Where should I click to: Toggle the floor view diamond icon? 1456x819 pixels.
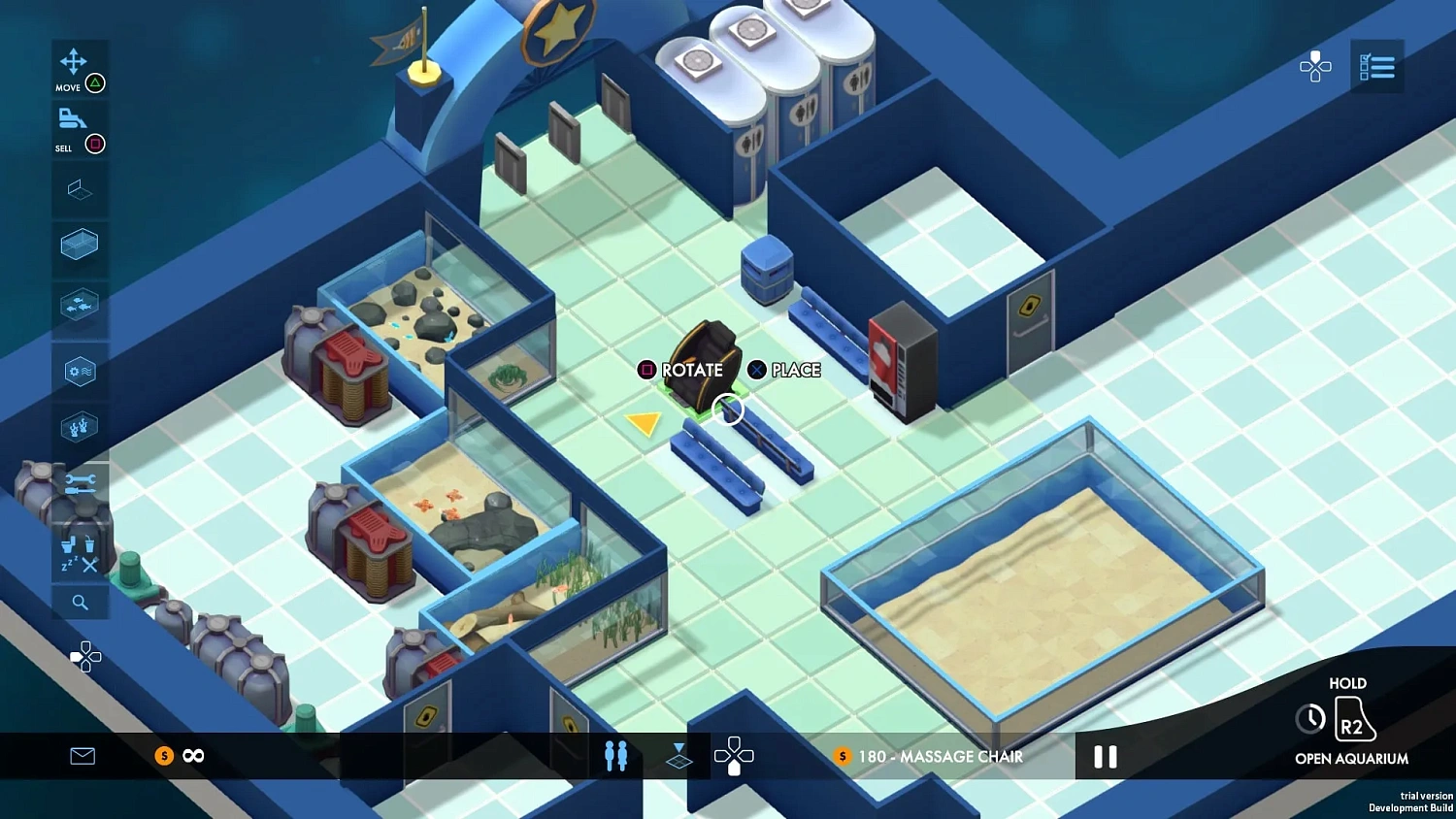pyautogui.click(x=679, y=756)
